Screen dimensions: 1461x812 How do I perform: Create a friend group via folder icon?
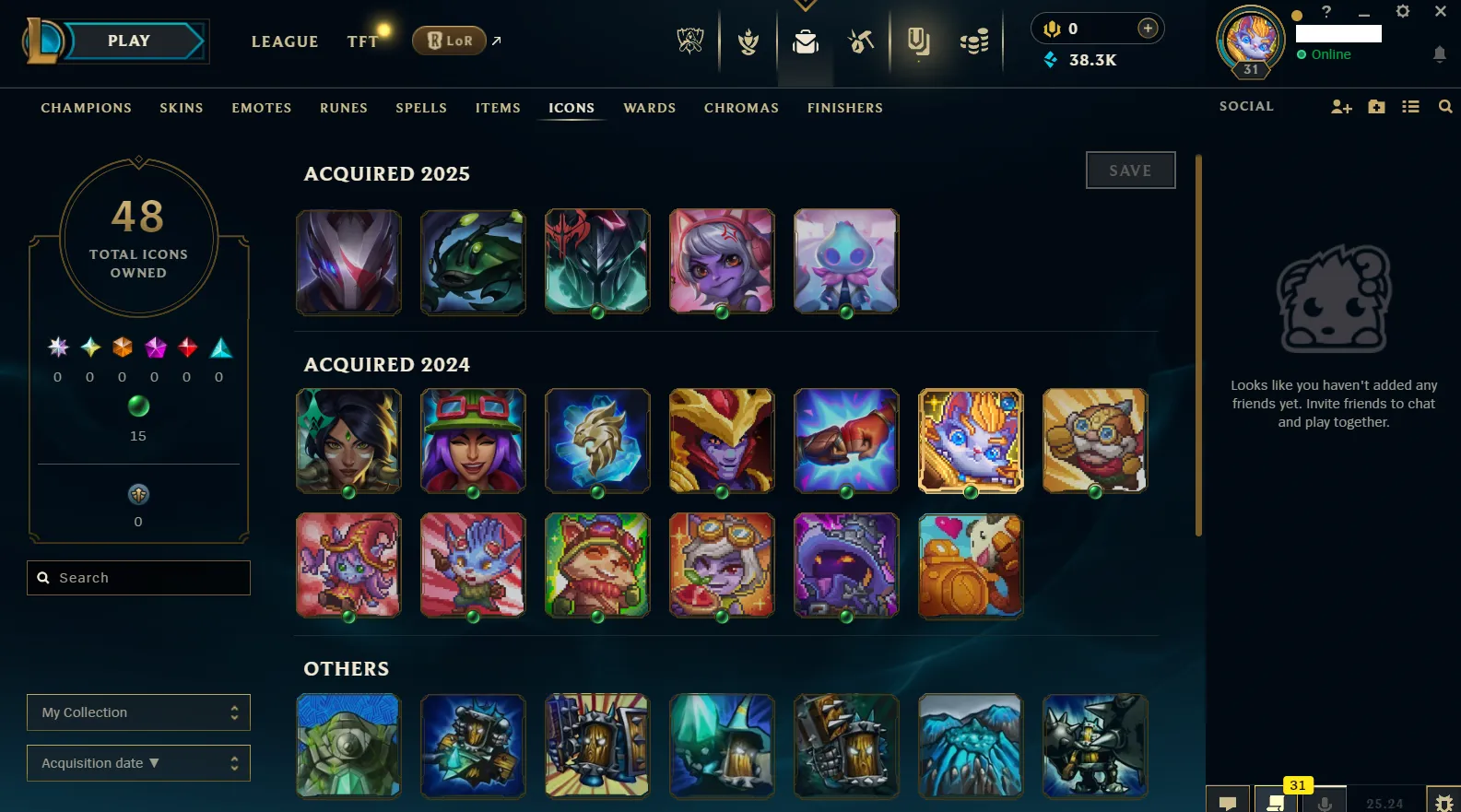click(x=1375, y=106)
